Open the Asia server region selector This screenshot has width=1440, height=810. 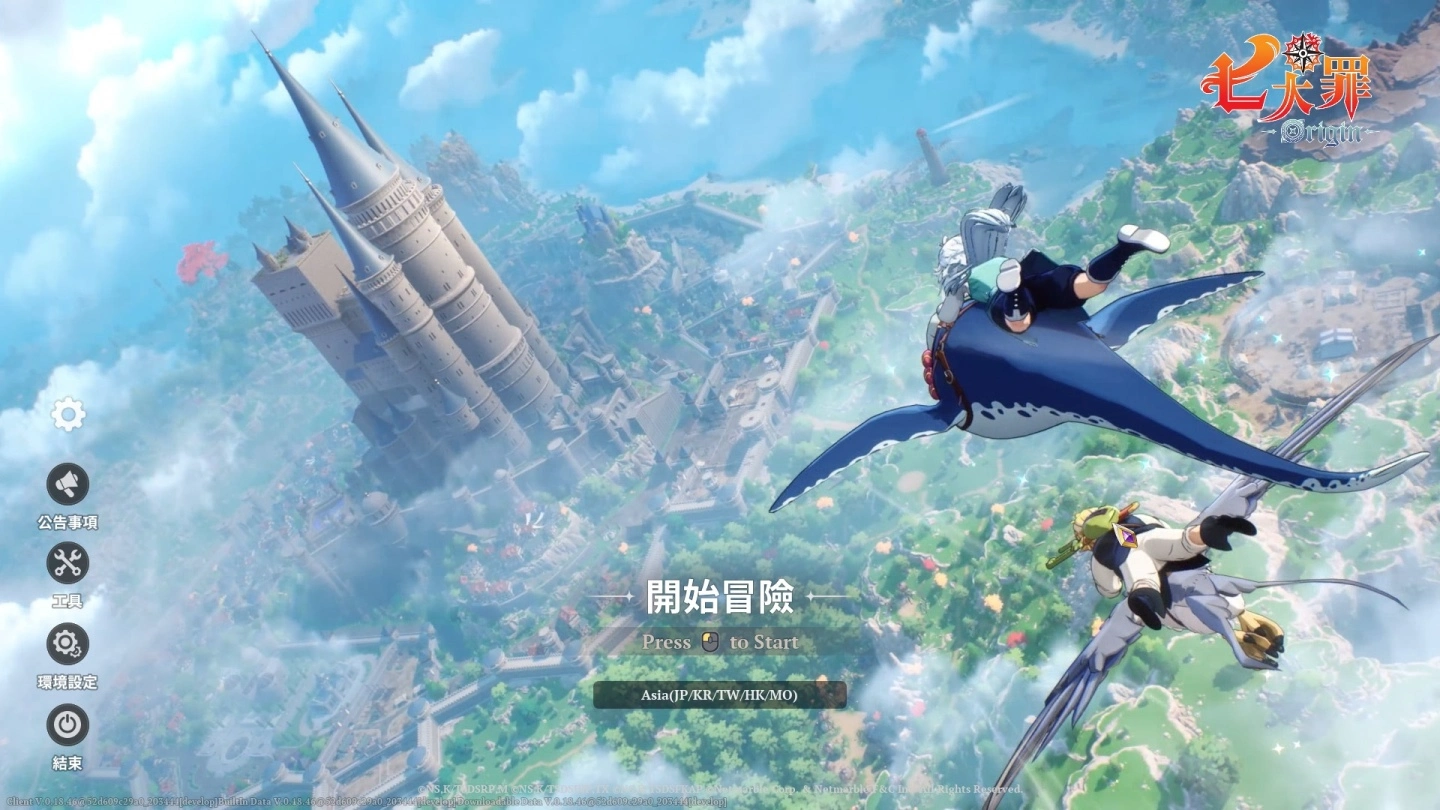(719, 695)
